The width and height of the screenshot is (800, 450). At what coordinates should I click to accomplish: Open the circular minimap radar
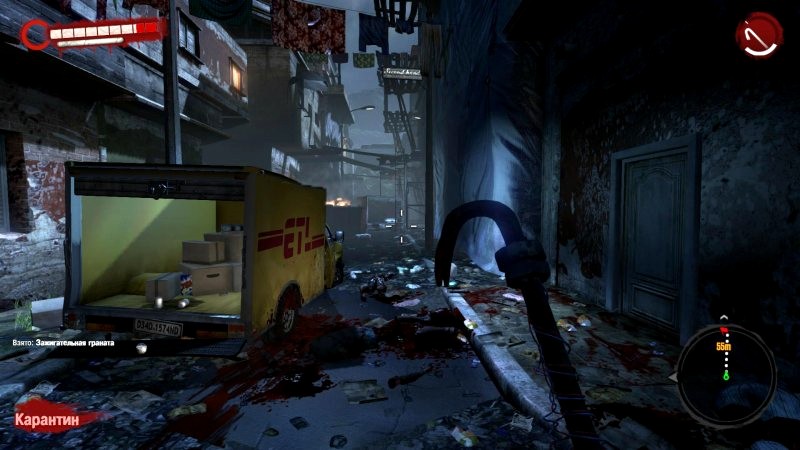tap(725, 364)
